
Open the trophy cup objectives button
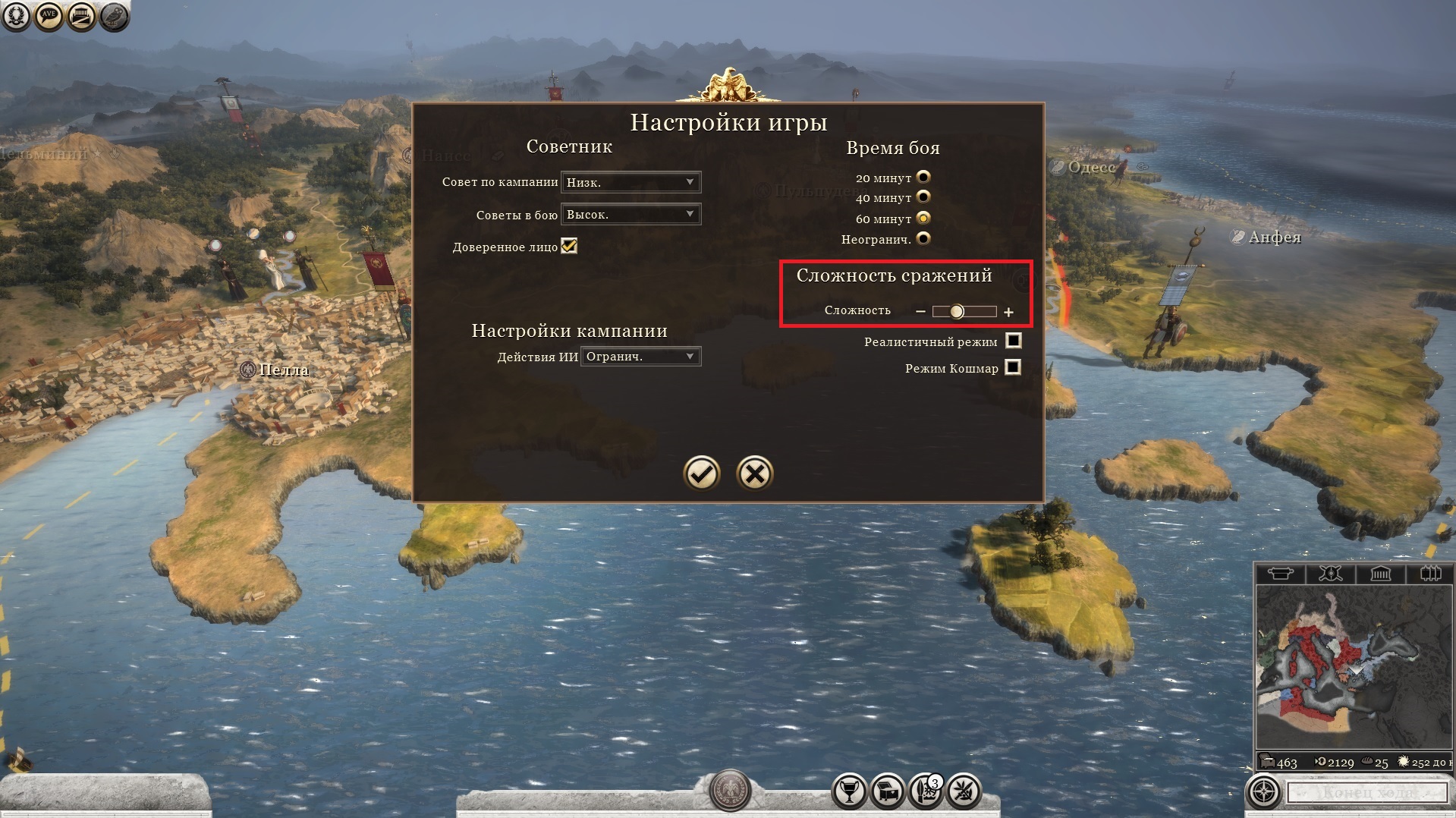[x=850, y=791]
